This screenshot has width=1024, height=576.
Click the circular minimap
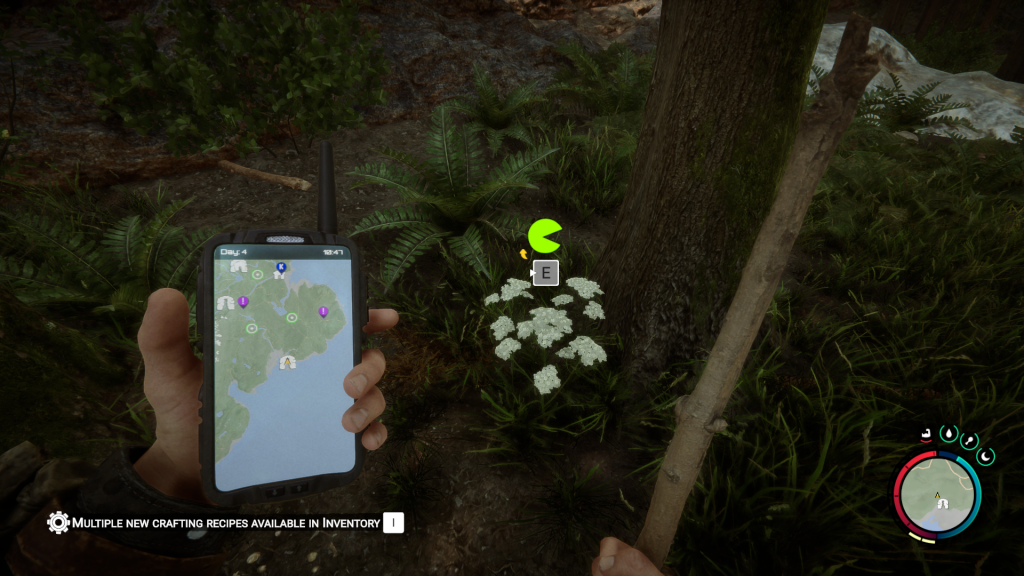pos(939,495)
